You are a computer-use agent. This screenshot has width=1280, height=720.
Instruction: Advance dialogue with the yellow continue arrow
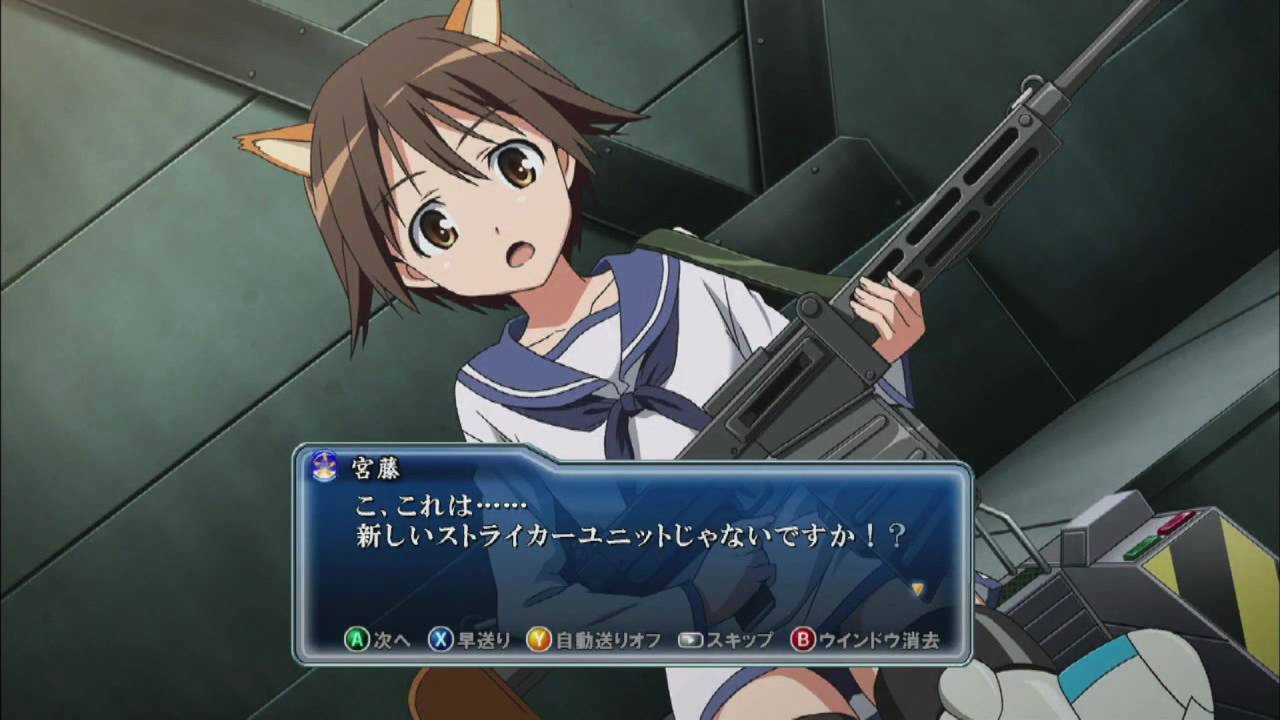tap(917, 588)
